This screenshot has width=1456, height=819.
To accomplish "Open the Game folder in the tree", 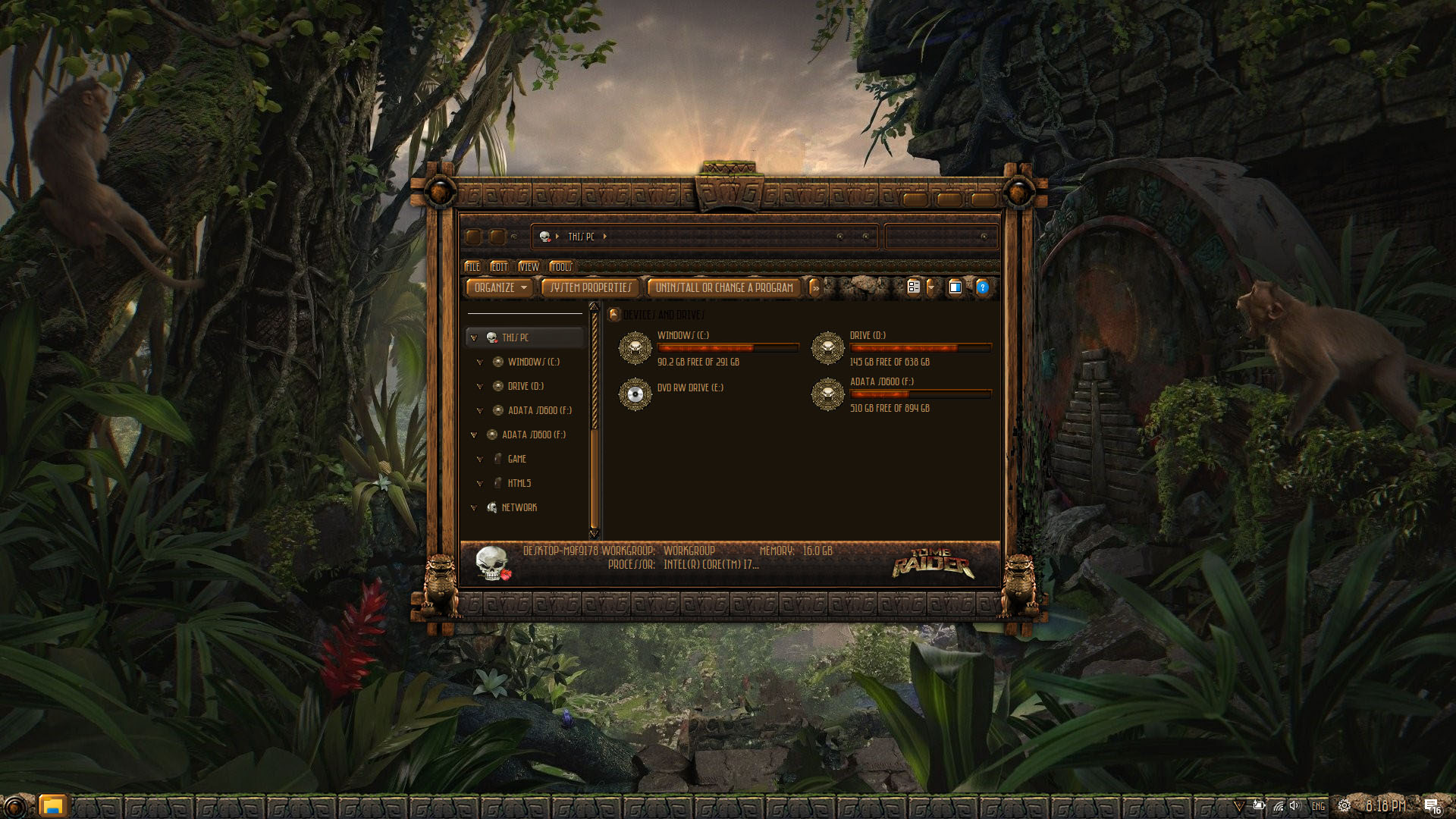I will 516,460.
